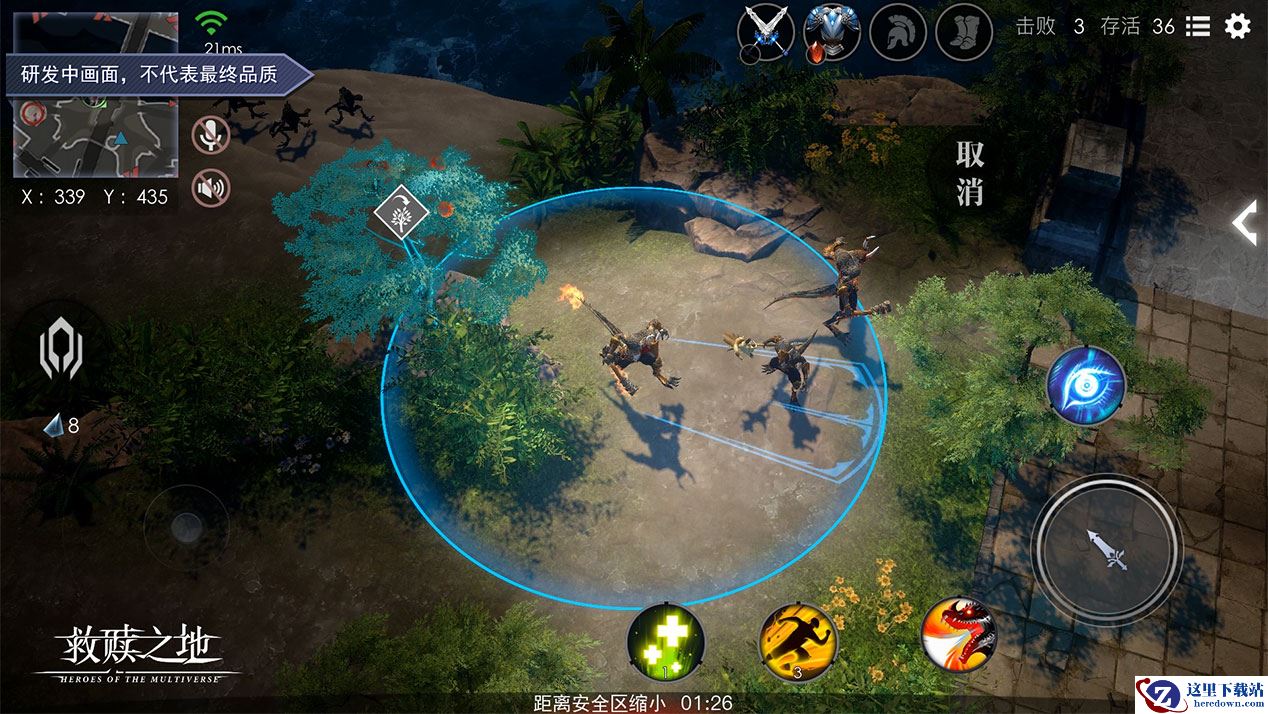Open the list menu icon
Screen dimensions: 1268x714
coord(1198,27)
